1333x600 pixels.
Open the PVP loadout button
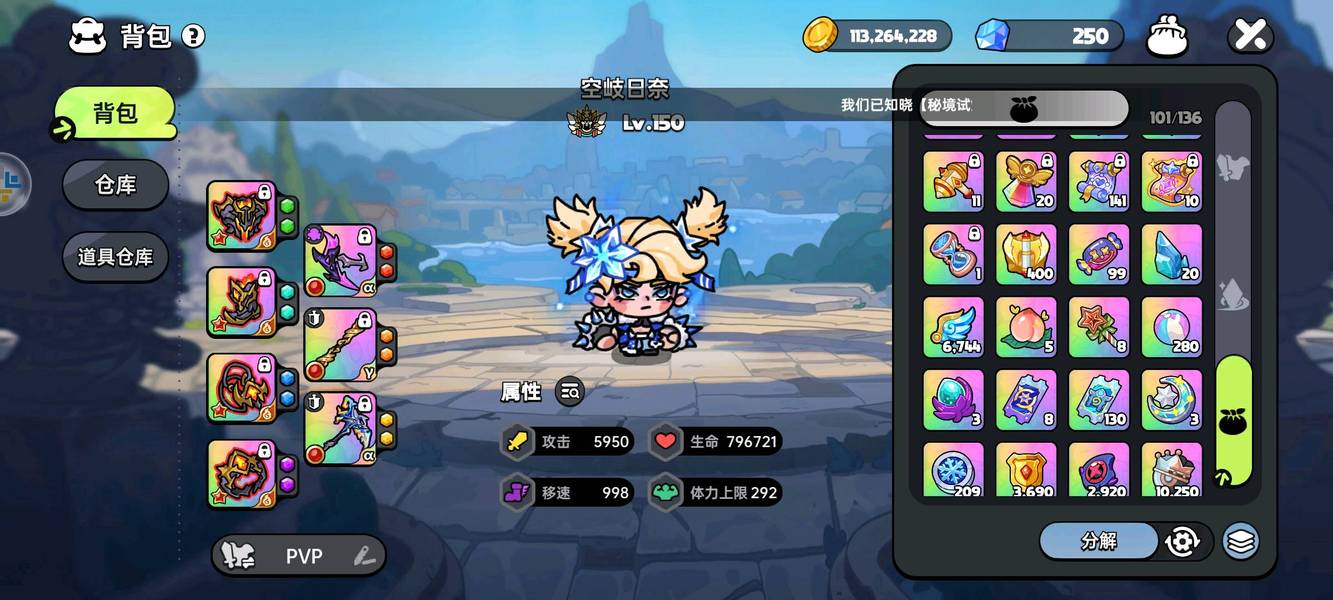coord(298,556)
